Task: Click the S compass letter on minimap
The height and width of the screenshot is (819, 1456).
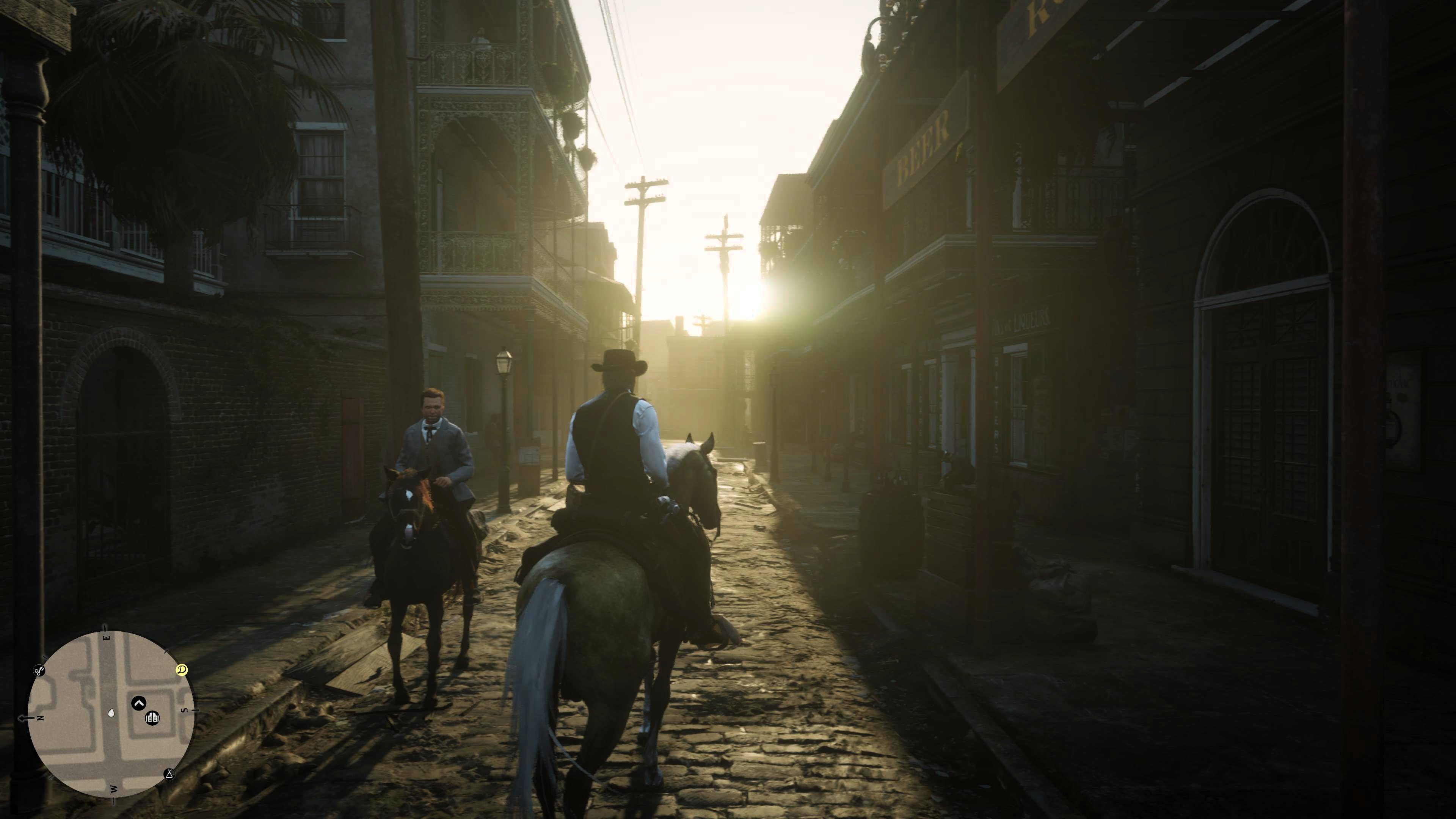Action: [184, 711]
